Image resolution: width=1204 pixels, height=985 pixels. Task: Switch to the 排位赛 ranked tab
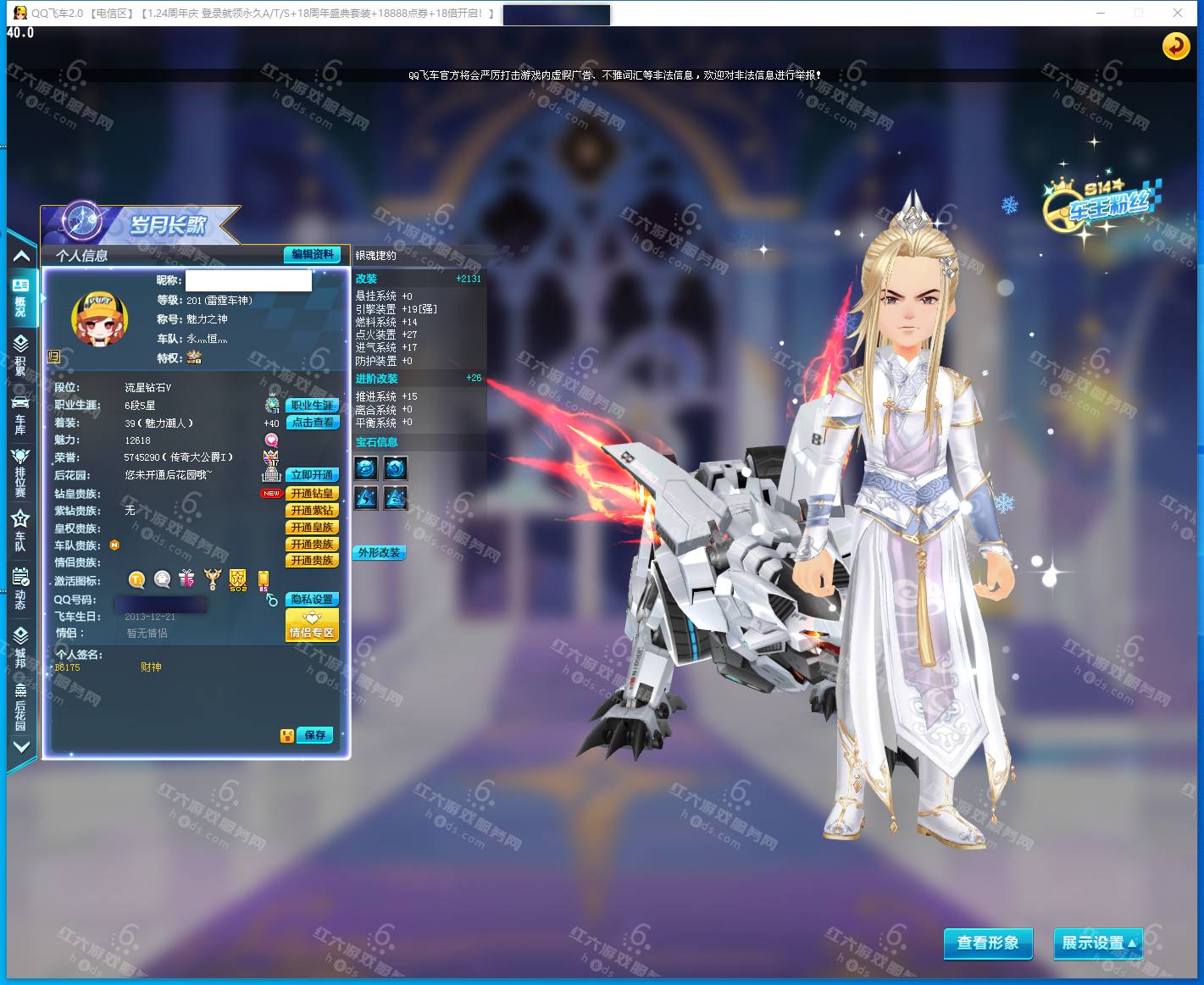(20, 472)
